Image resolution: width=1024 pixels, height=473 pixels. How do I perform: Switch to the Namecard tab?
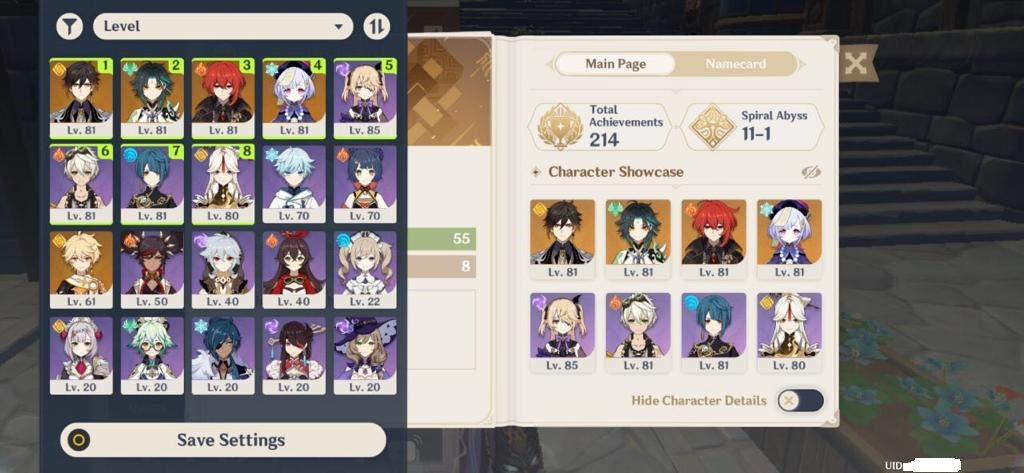[x=735, y=64]
